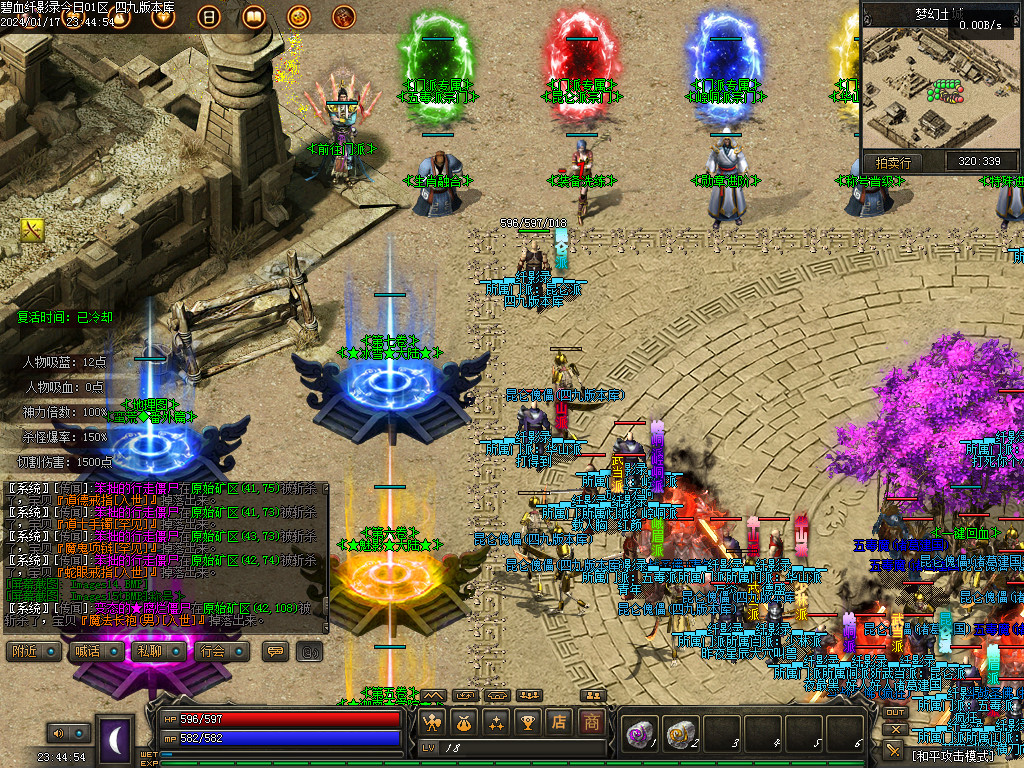
Task: Open the book icon in top bar
Action: pyautogui.click(x=253, y=16)
